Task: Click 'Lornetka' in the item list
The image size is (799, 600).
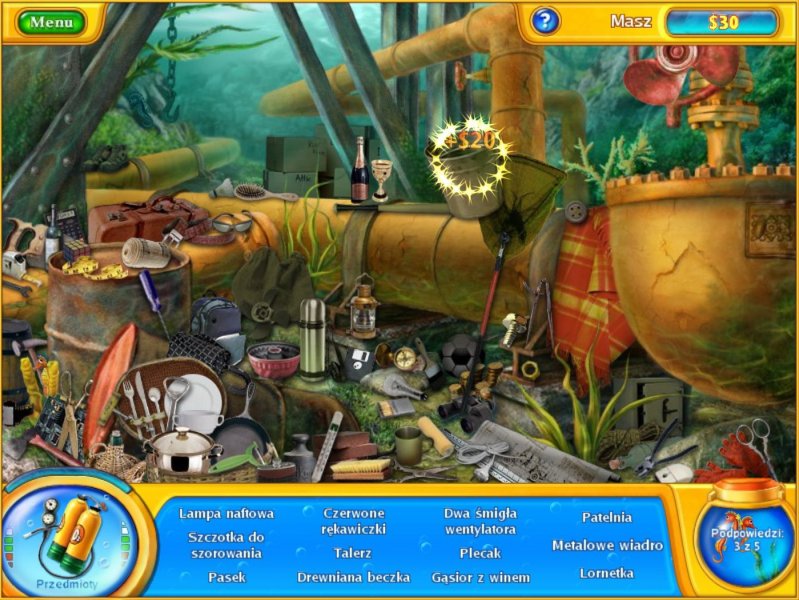Action: tap(607, 573)
